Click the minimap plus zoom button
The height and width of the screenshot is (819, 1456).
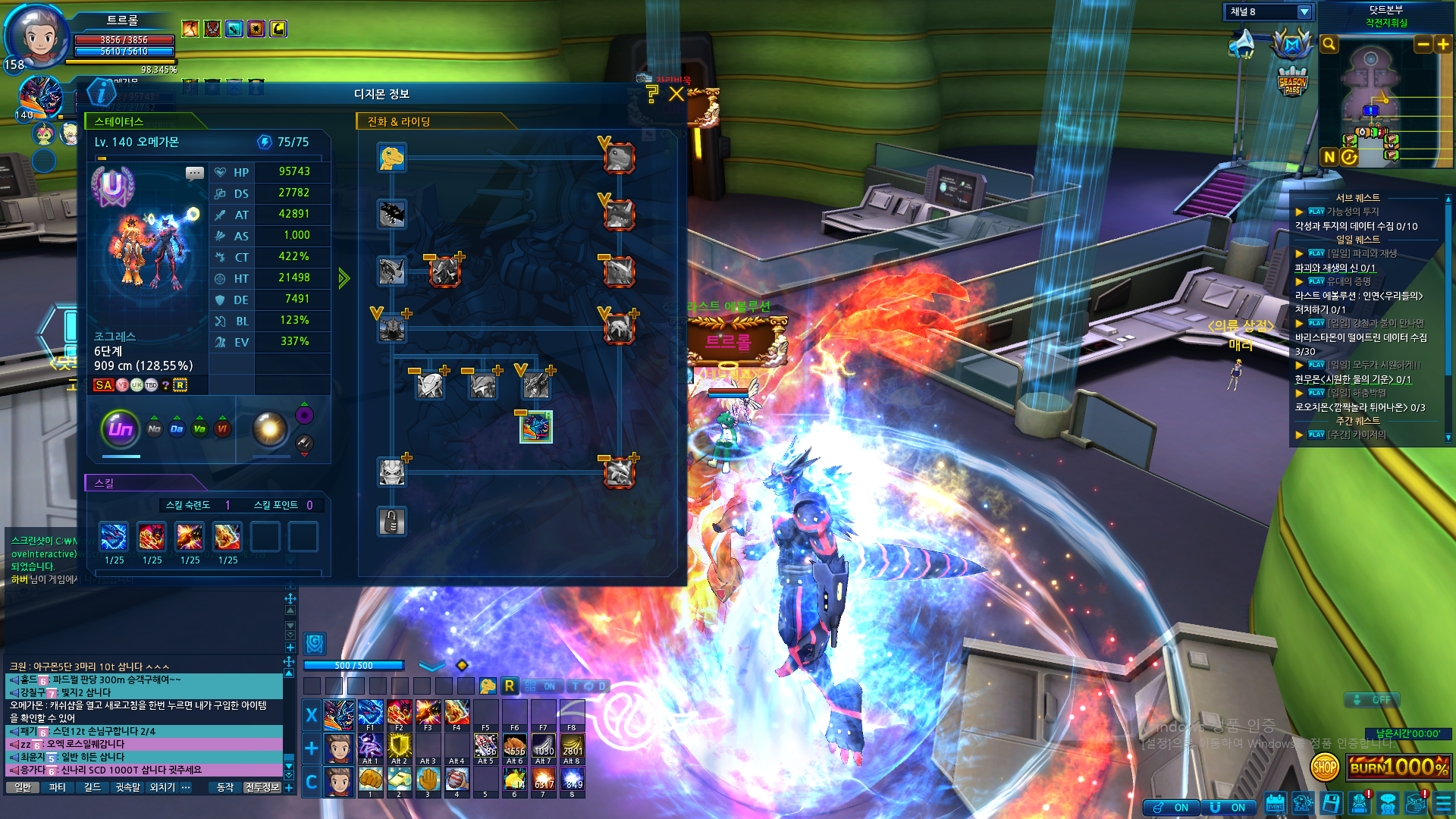coord(1443,45)
